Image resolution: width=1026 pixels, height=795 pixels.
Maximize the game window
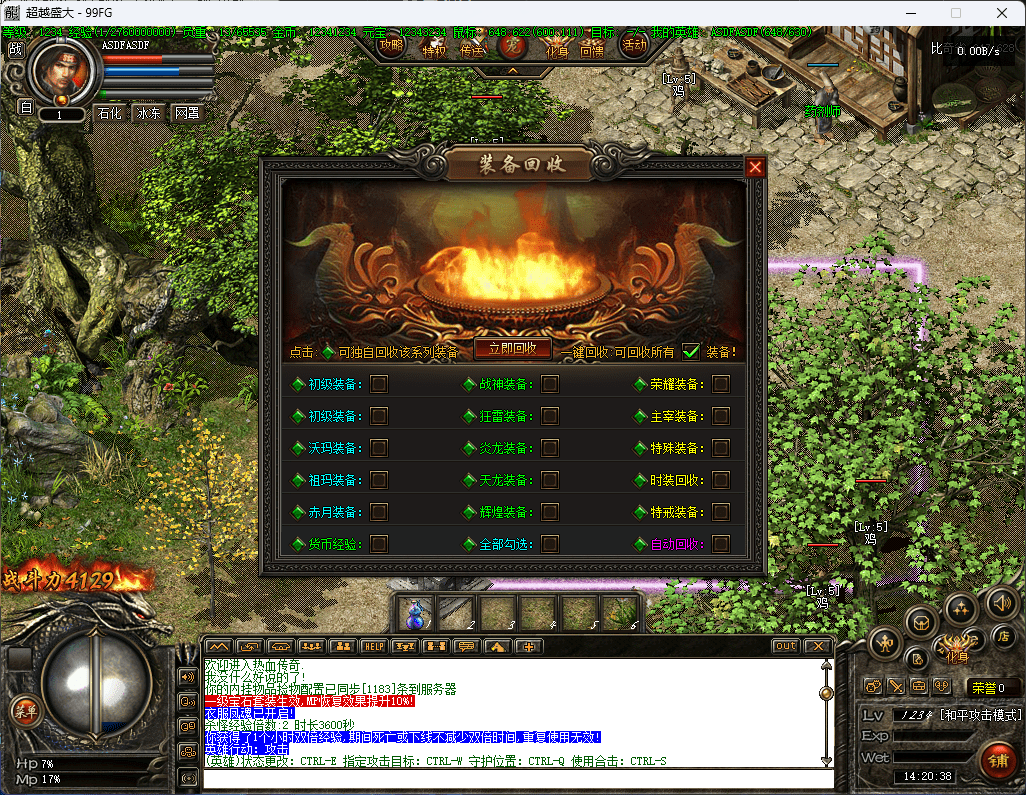(x=955, y=13)
